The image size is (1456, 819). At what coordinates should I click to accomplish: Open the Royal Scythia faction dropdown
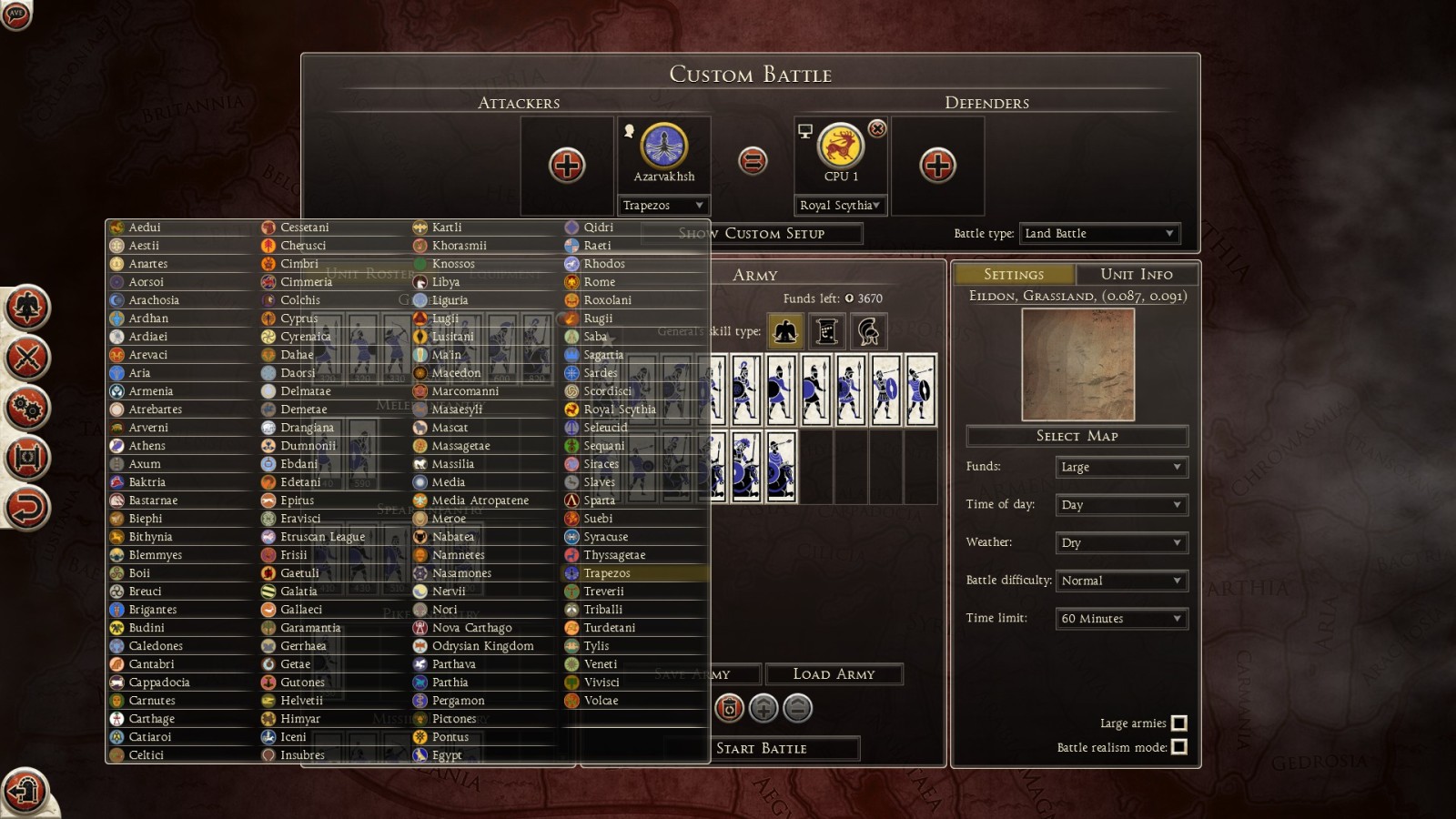pyautogui.click(x=840, y=206)
